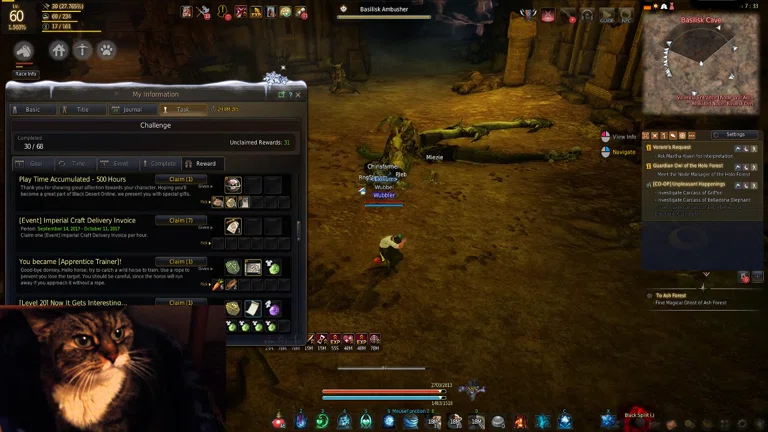Claim the Play Time Accumulated 500 Hours reward
Viewport: 768px width, 432px height.
pos(181,179)
